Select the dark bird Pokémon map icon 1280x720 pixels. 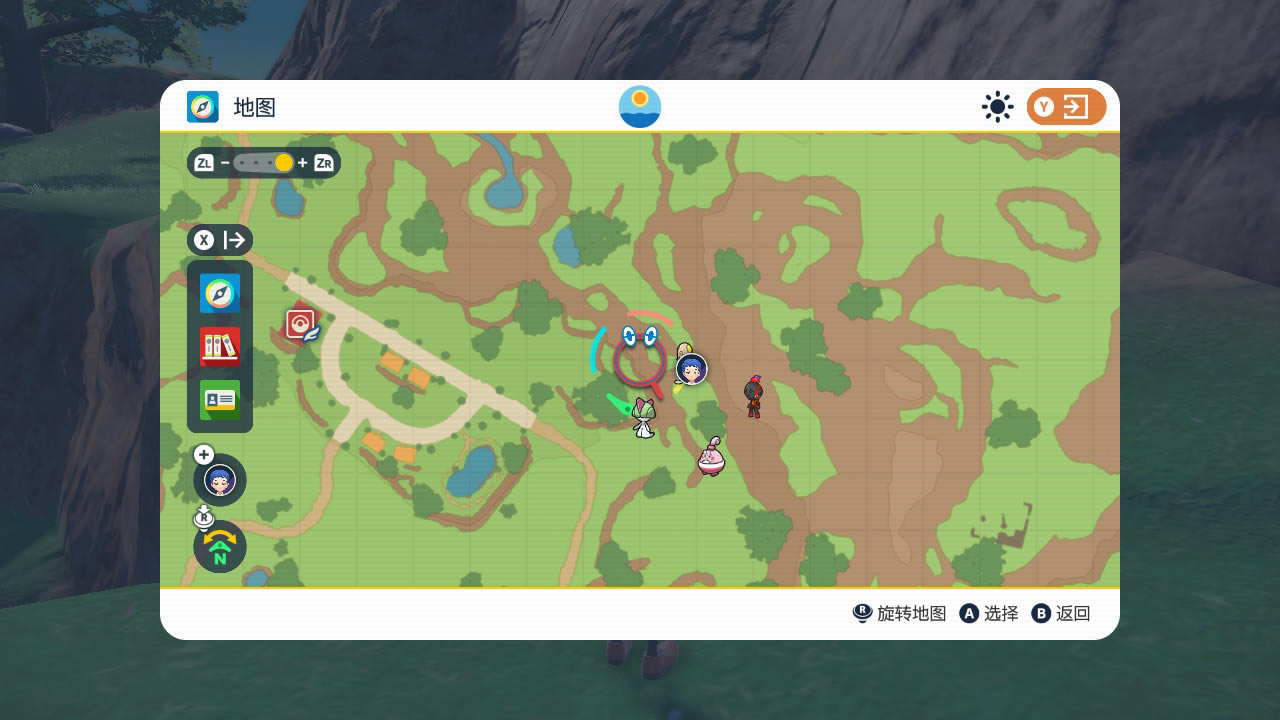point(754,396)
